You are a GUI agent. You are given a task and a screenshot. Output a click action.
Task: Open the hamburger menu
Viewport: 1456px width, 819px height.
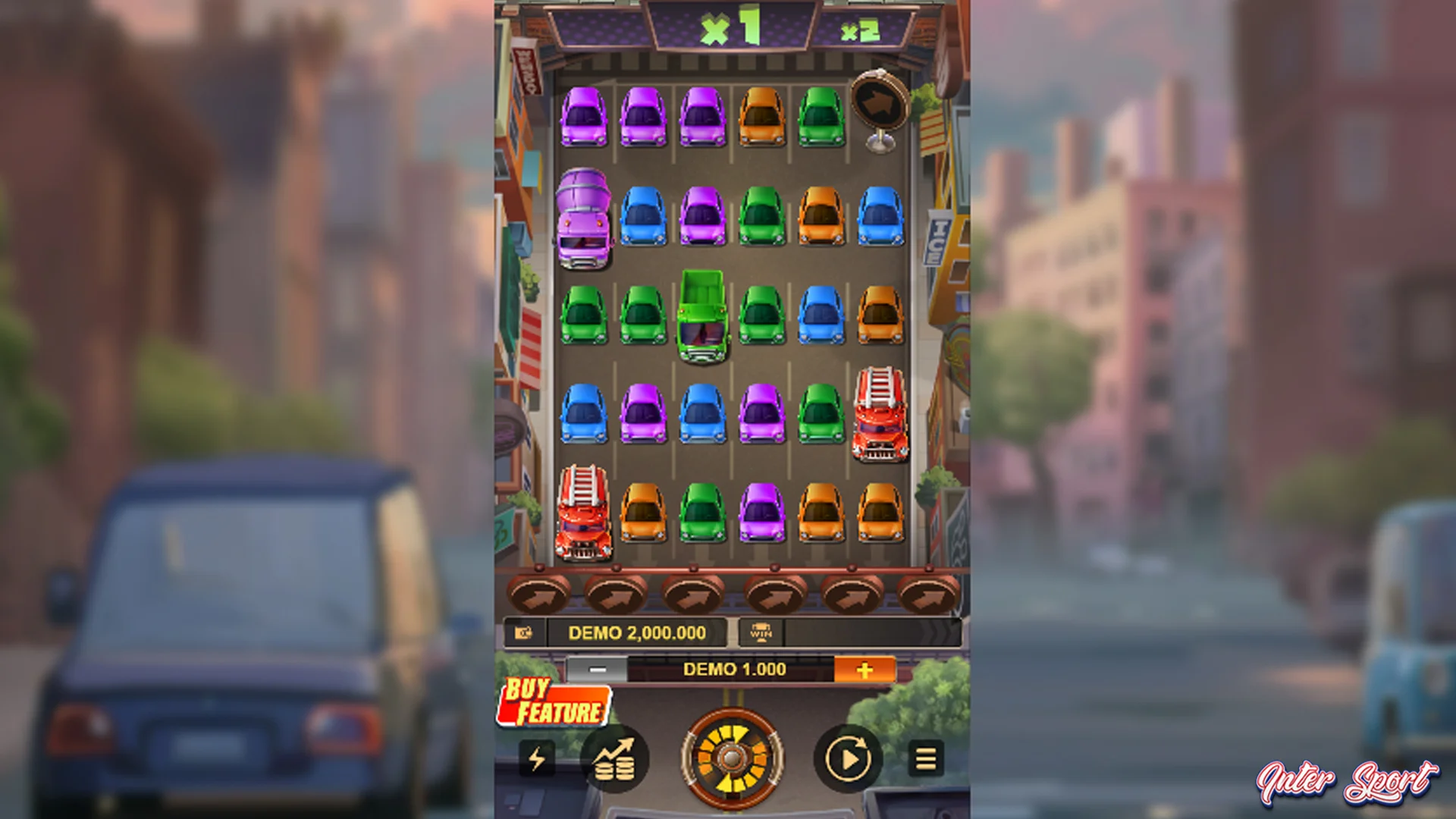926,758
